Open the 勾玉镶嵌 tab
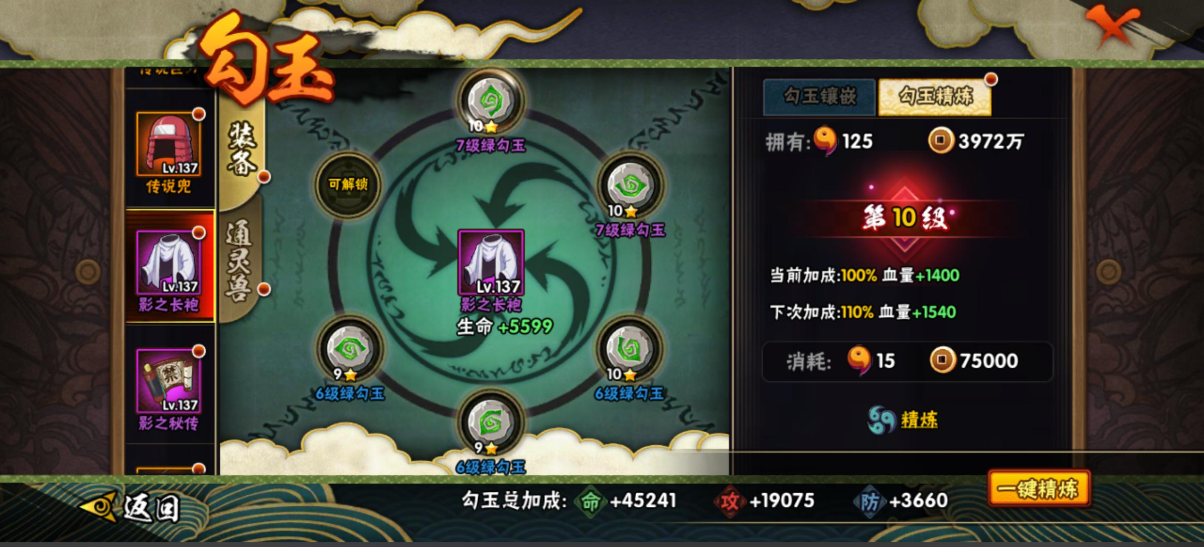This screenshot has width=1204, height=547. point(818,97)
